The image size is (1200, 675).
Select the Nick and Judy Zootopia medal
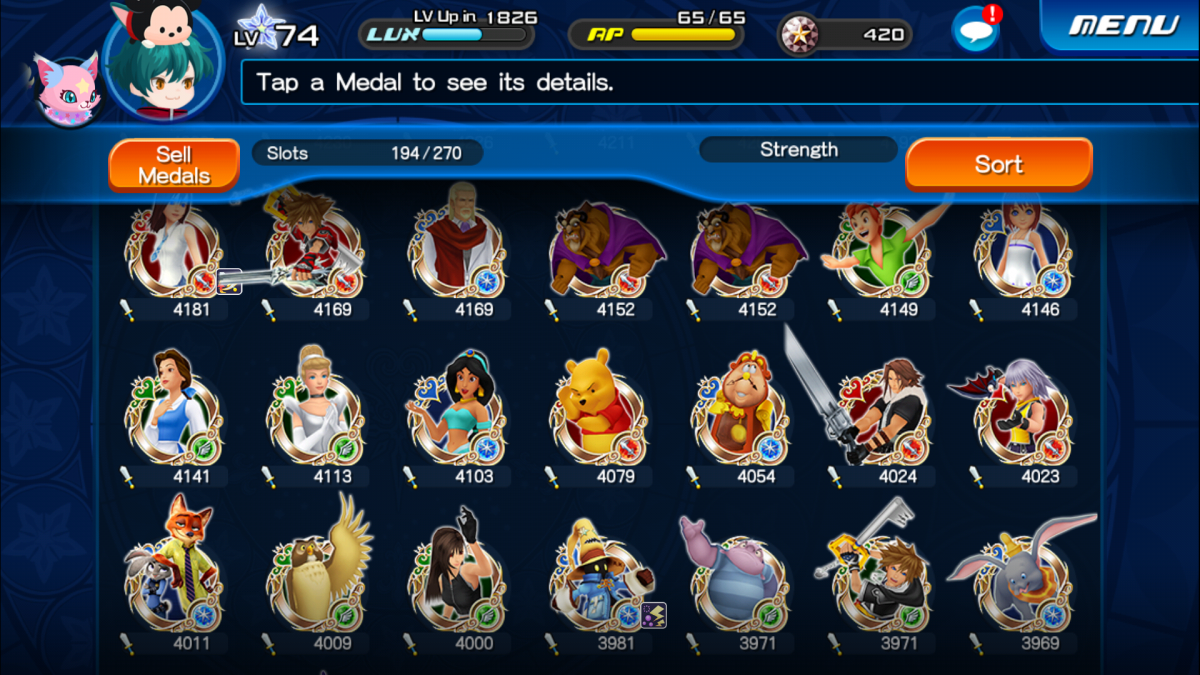click(x=171, y=580)
